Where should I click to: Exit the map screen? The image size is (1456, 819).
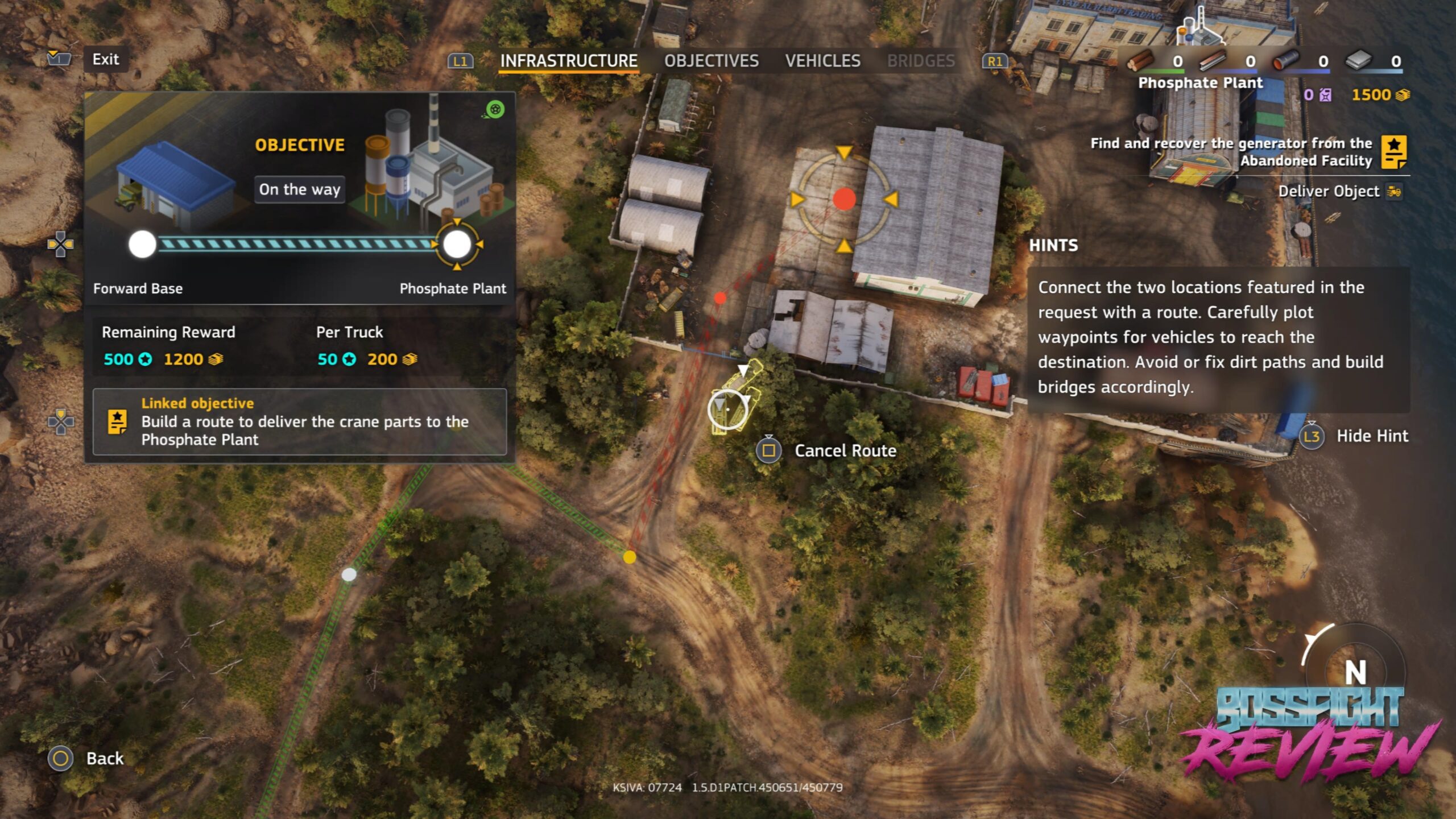(x=106, y=59)
